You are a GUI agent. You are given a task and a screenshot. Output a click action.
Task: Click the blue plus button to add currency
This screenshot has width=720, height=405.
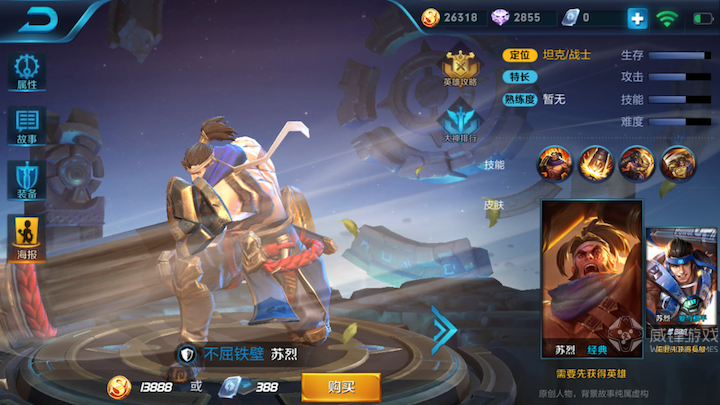[x=637, y=18]
